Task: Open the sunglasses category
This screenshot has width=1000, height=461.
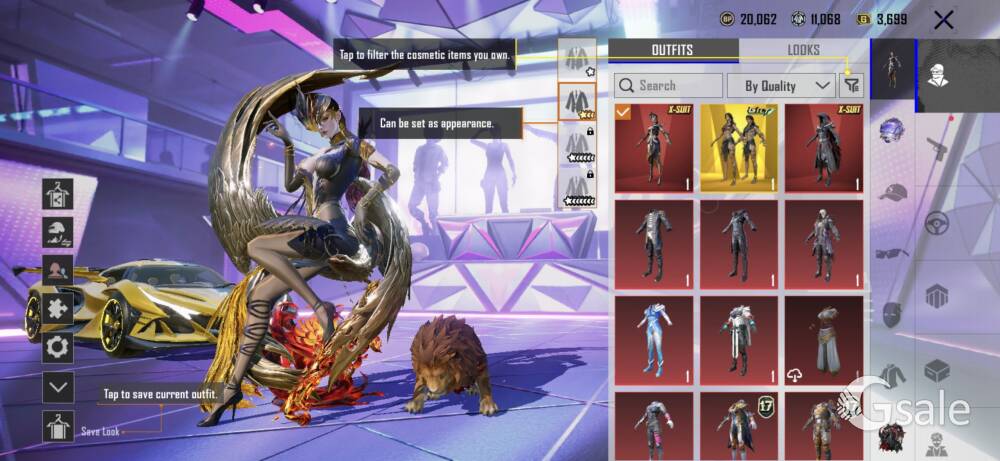Action: click(892, 253)
